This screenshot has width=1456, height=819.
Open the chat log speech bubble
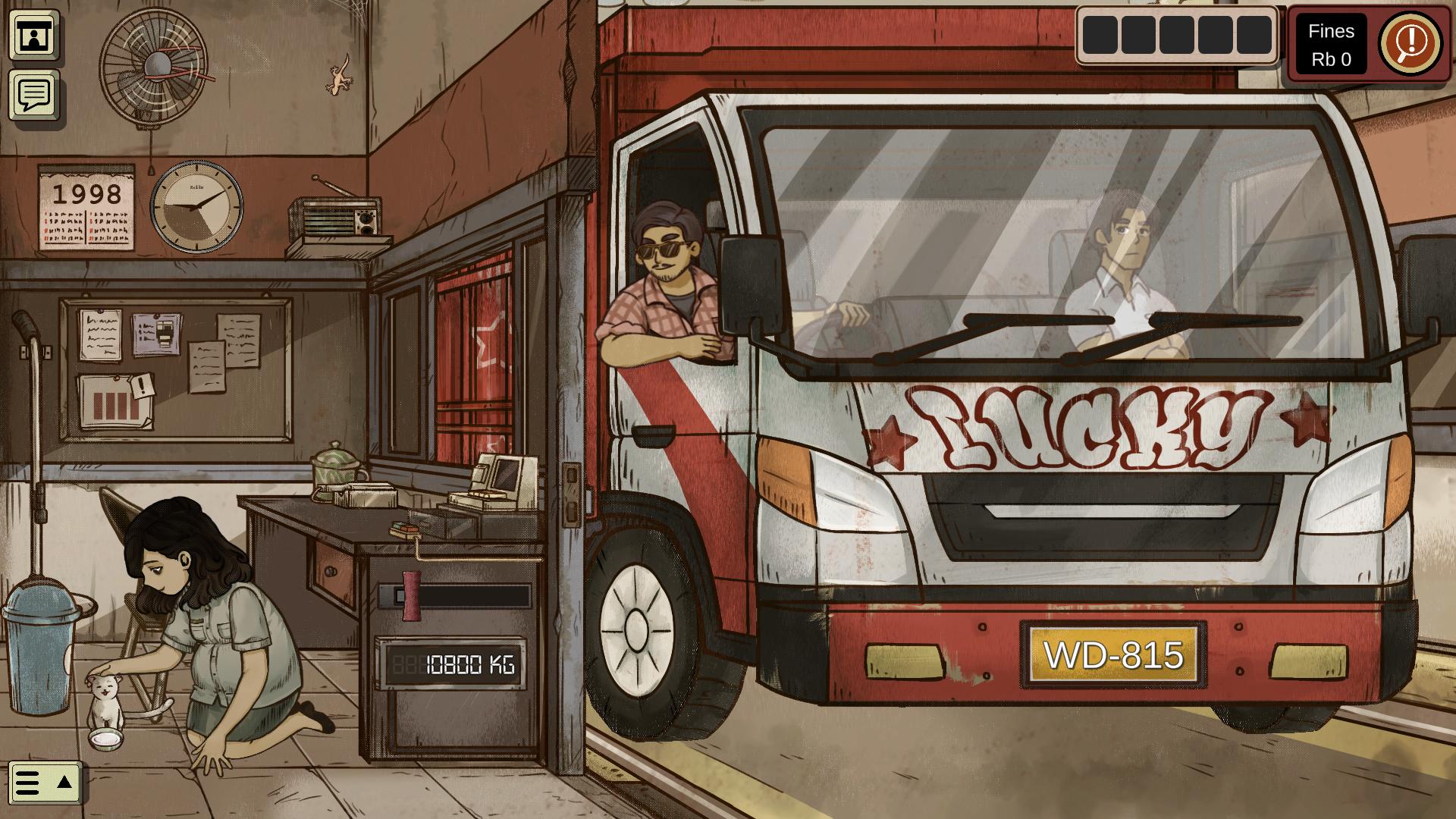[x=33, y=95]
